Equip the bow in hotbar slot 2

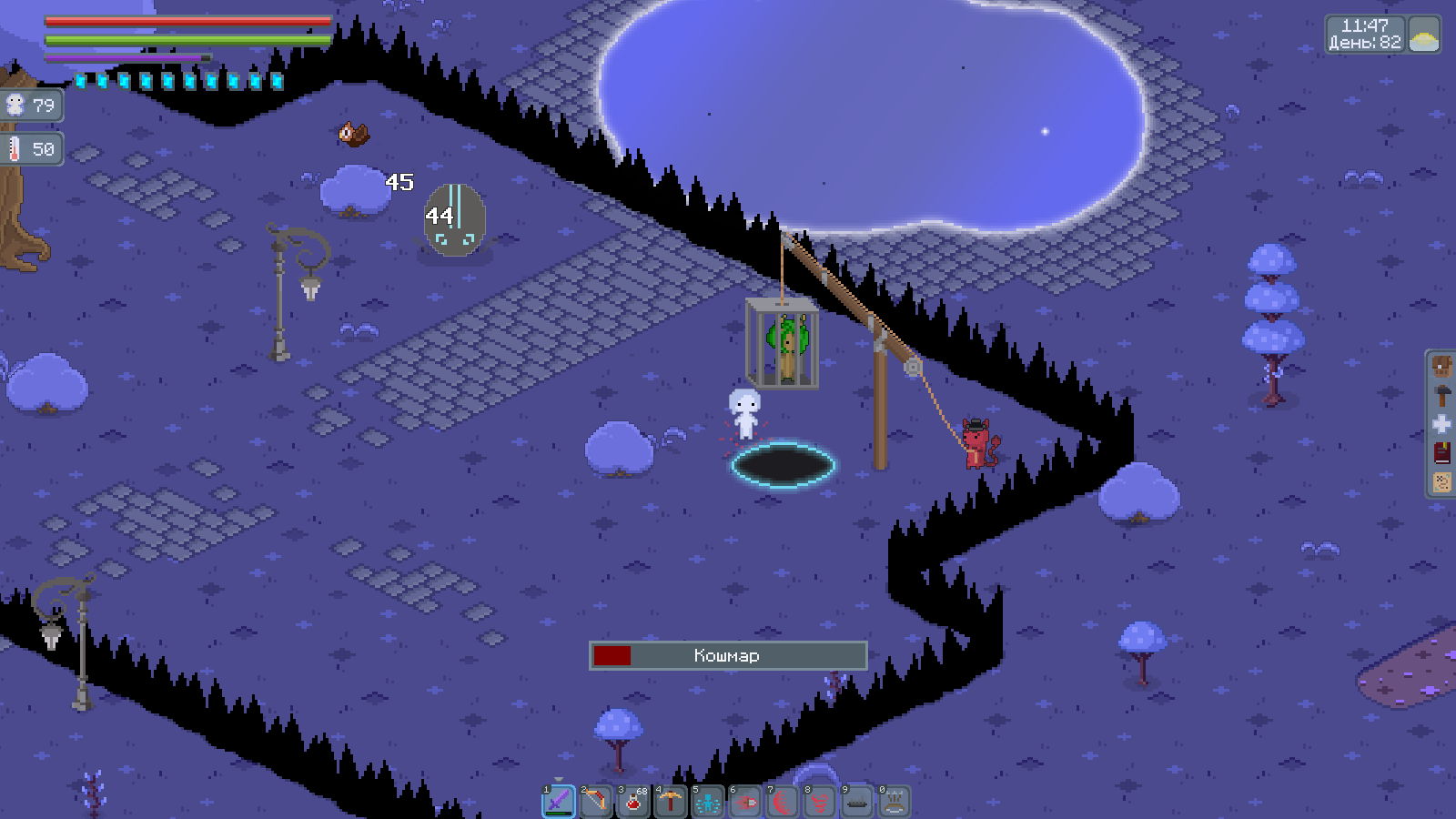pos(596,802)
